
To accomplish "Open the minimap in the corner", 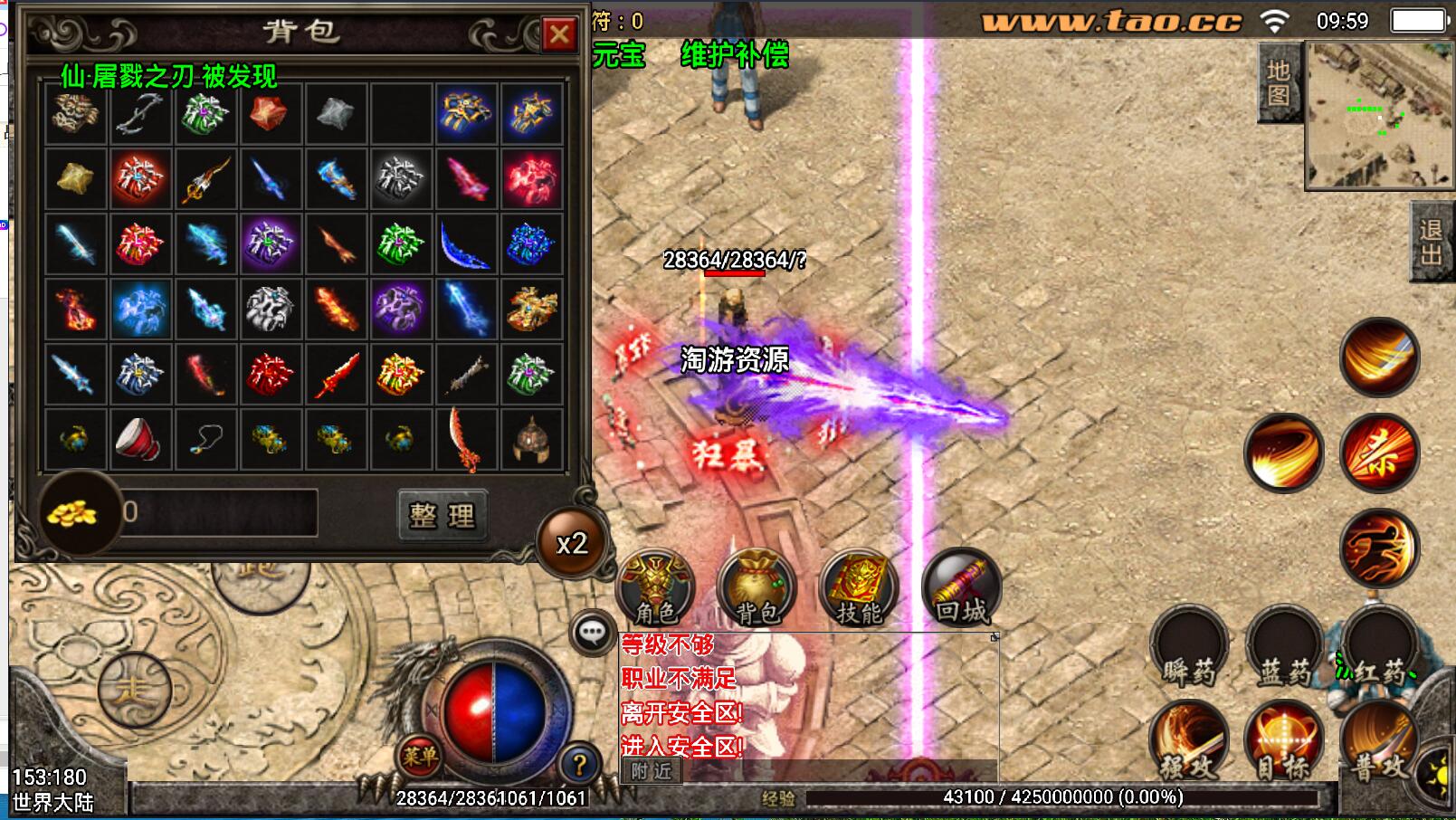I will [x=1378, y=116].
